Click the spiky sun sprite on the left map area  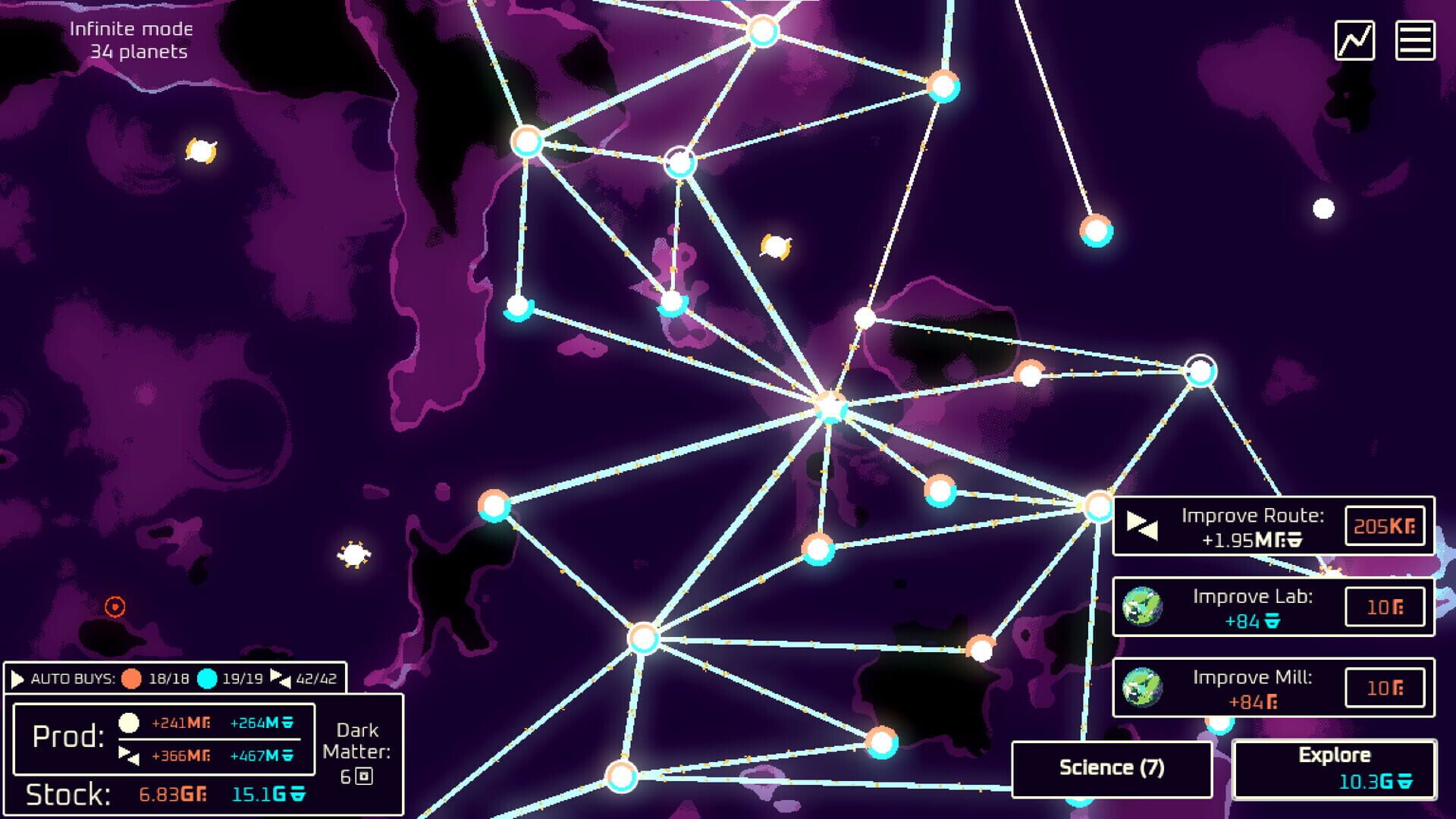(x=353, y=554)
